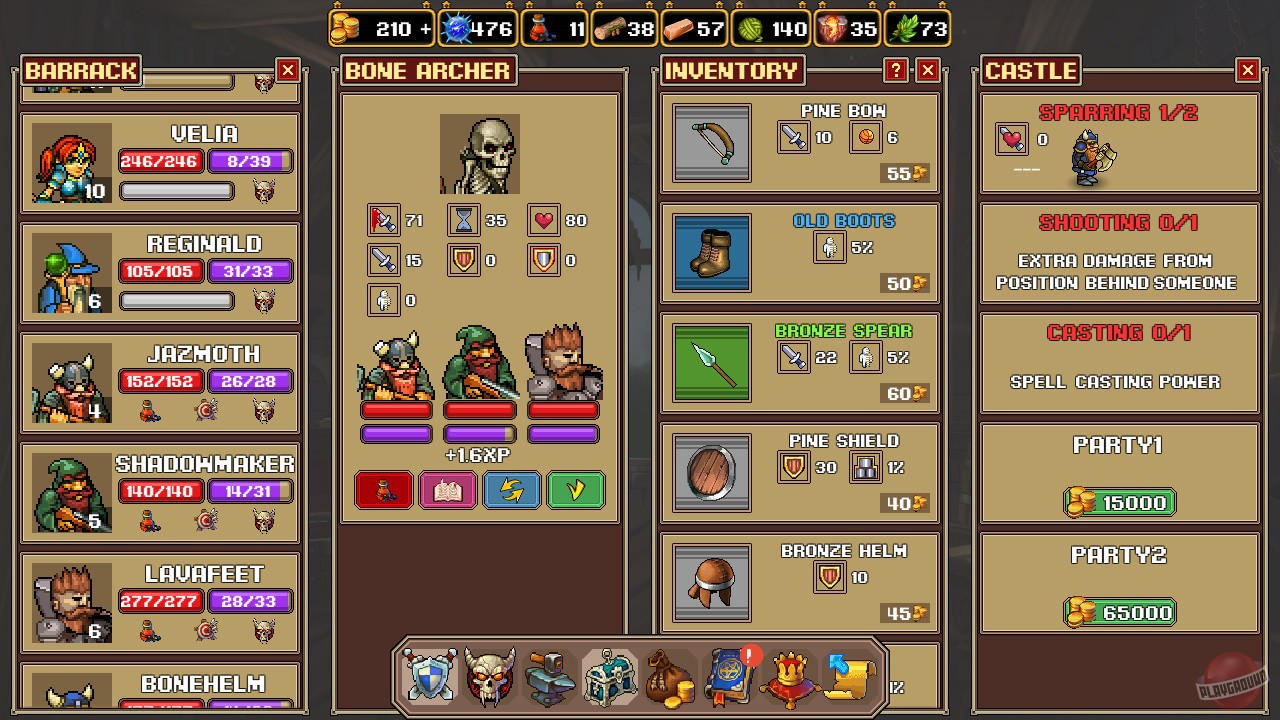Open the pink skill book for Bone Archer
Image resolution: width=1280 pixels, height=720 pixels.
pos(448,489)
